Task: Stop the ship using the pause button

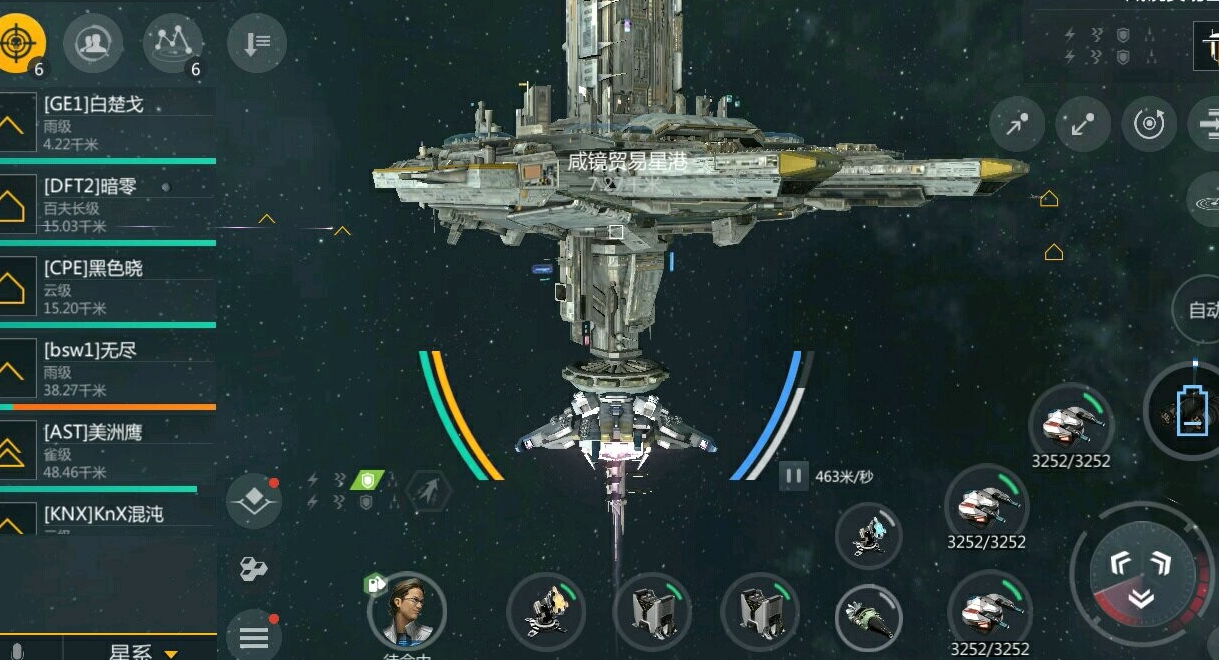Action: (x=793, y=476)
